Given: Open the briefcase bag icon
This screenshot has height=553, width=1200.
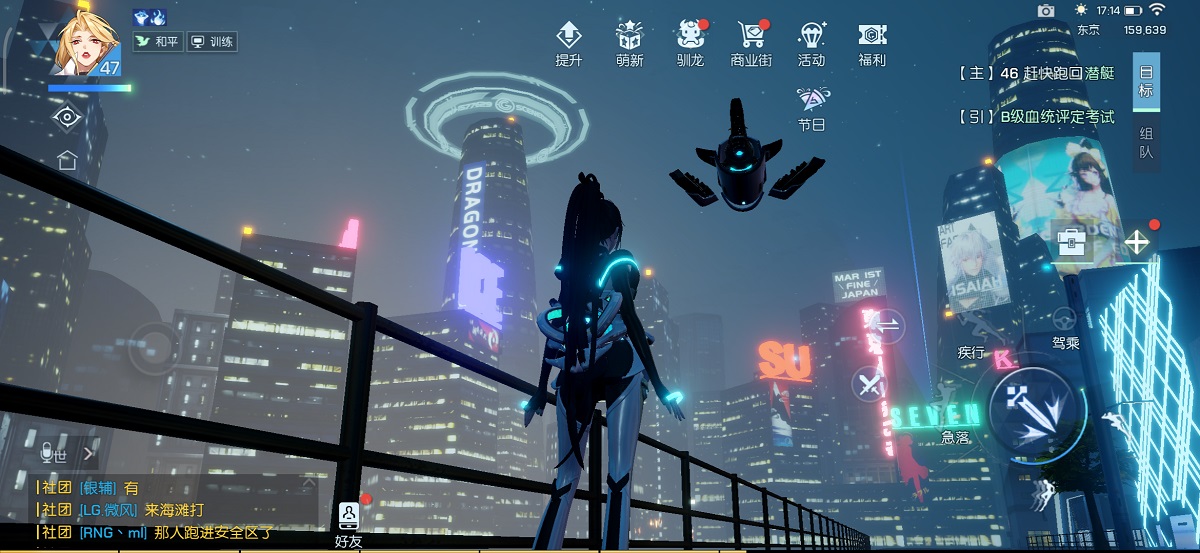Looking at the screenshot, I should (1072, 242).
